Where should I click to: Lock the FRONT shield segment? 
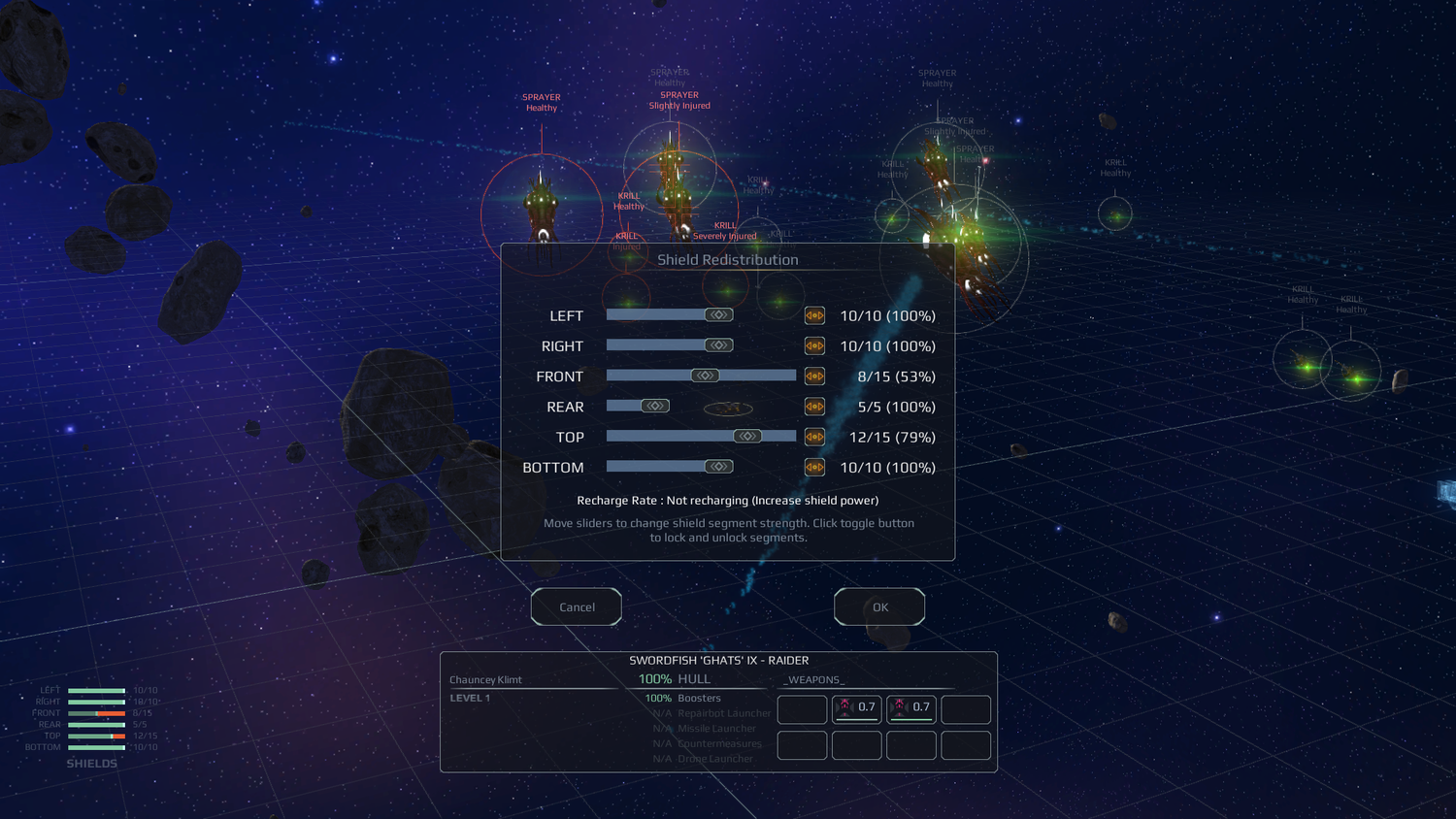click(x=814, y=376)
